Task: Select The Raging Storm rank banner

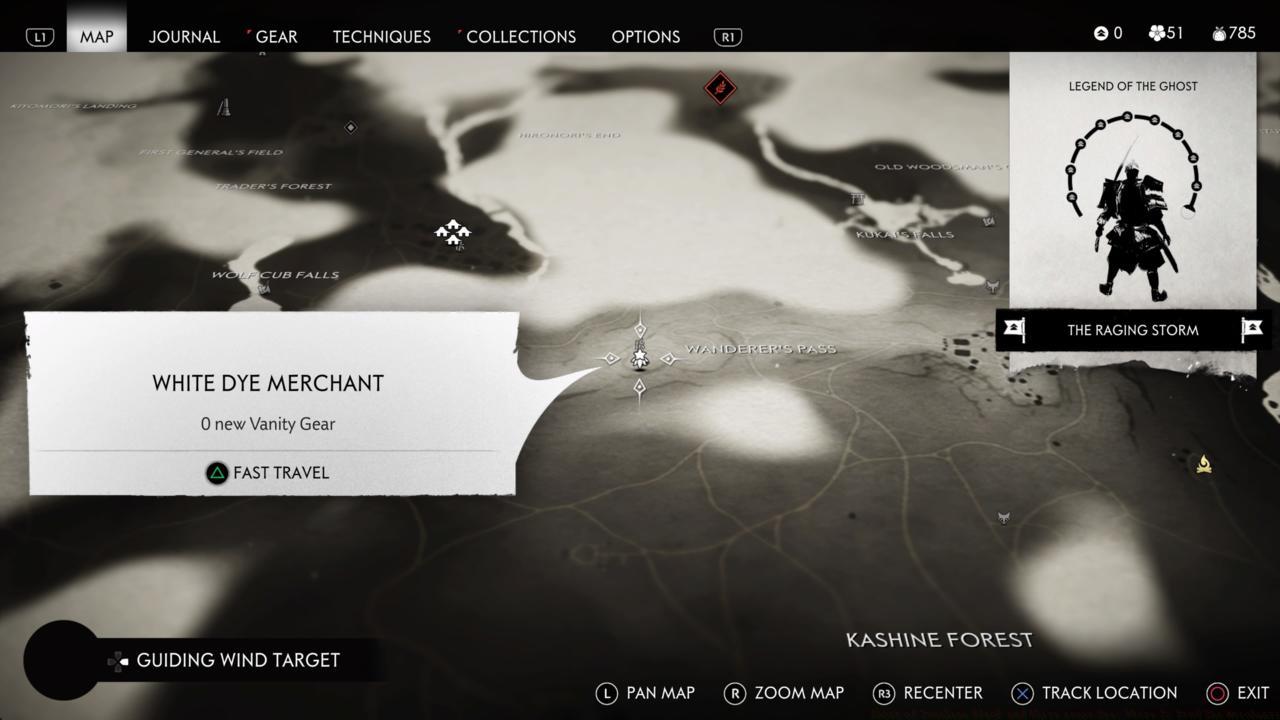Action: 1133,330
